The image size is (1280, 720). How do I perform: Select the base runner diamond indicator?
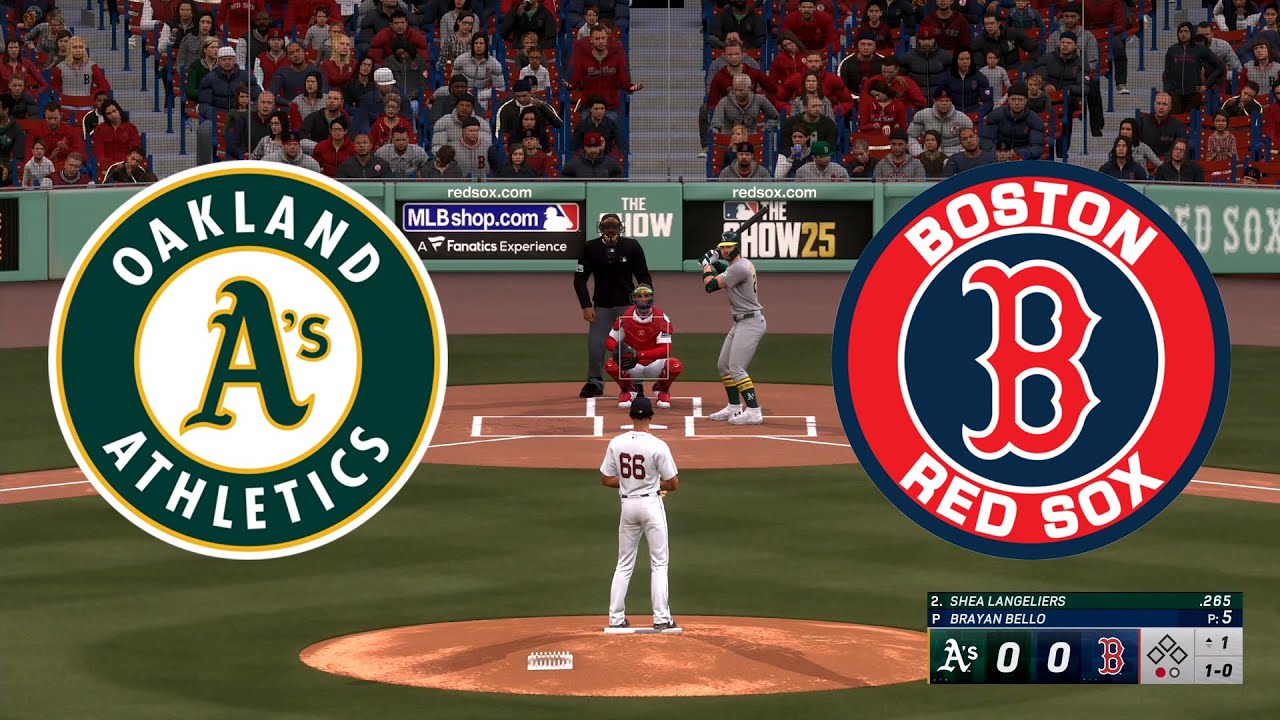tap(1167, 650)
